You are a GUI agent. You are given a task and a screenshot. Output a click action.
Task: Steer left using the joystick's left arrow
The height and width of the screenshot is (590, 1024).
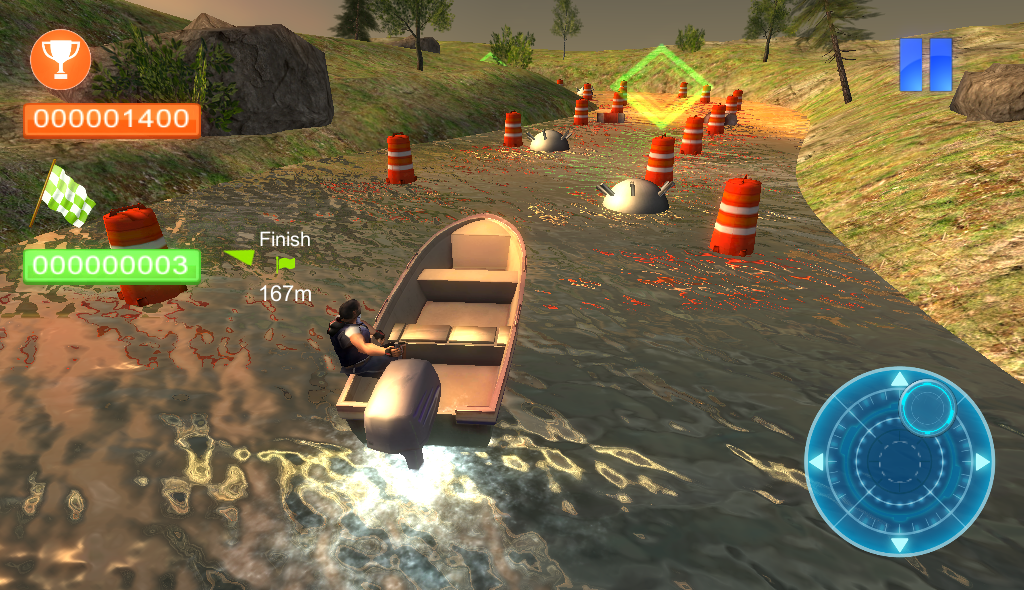point(817,463)
